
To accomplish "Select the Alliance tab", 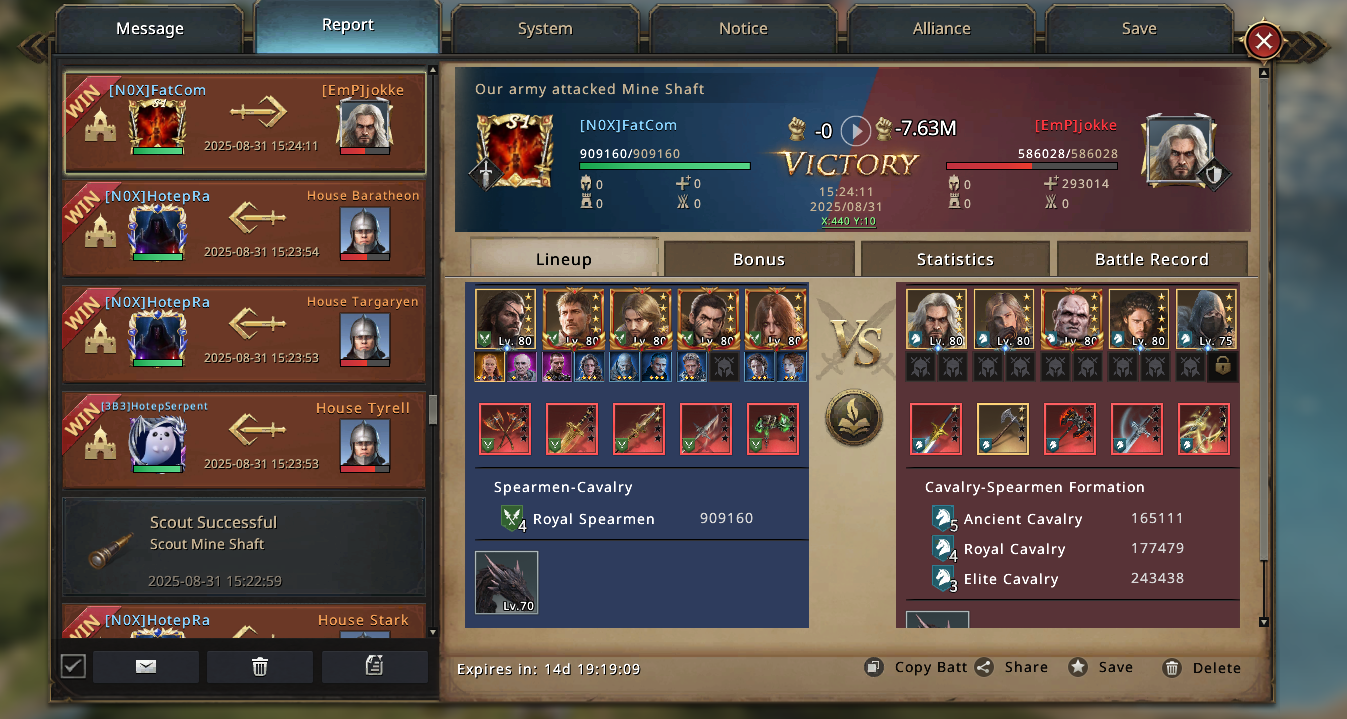I will [941, 29].
